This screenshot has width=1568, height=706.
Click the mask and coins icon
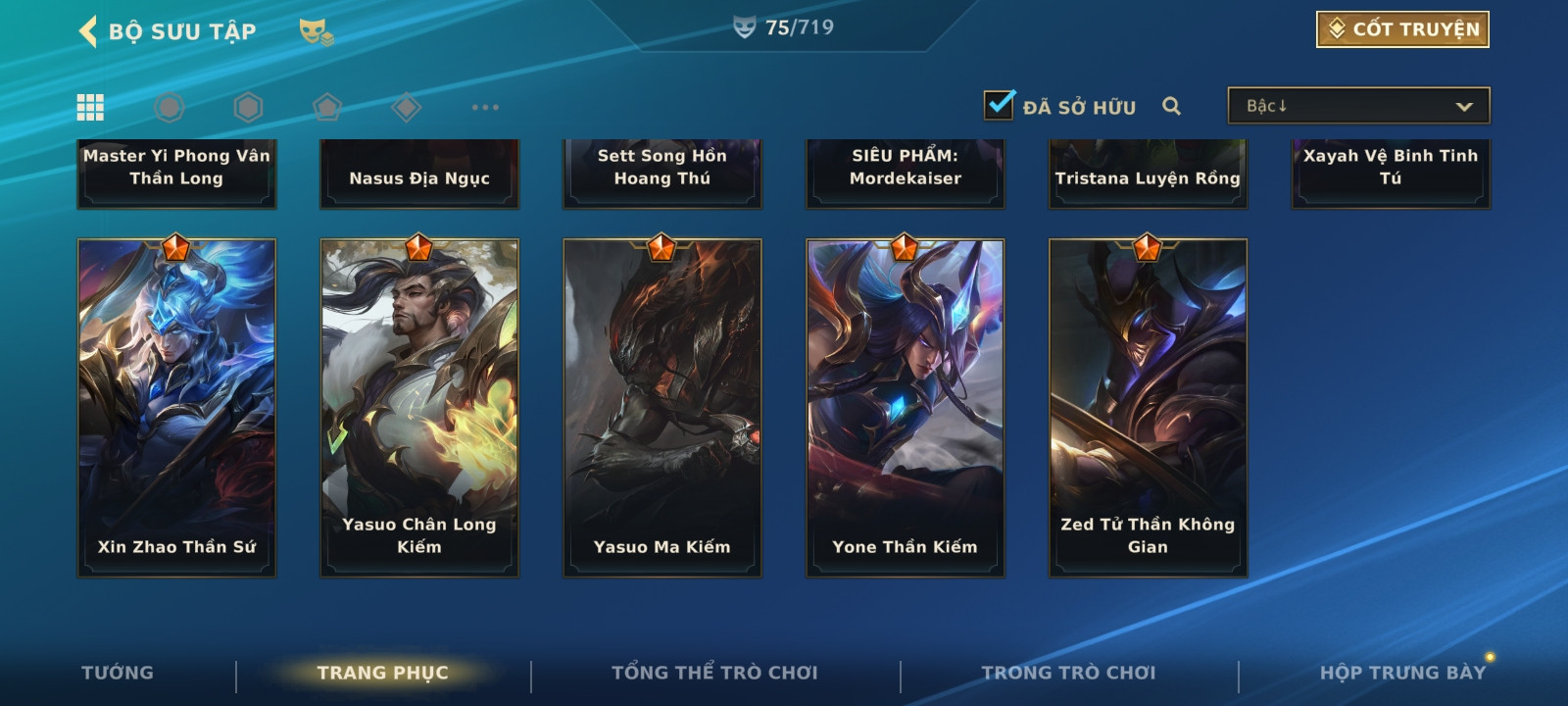tap(316, 32)
